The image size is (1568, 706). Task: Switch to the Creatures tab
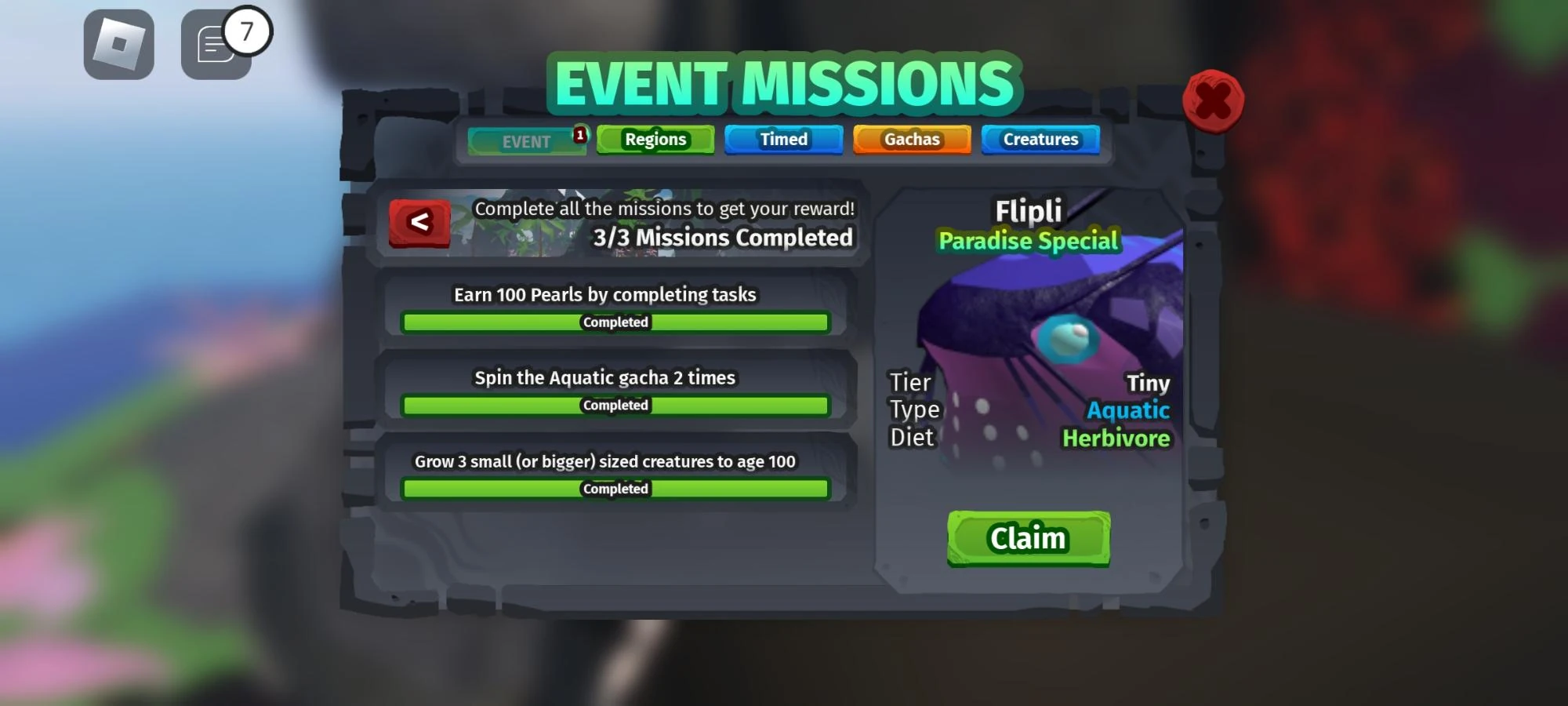pyautogui.click(x=1040, y=139)
